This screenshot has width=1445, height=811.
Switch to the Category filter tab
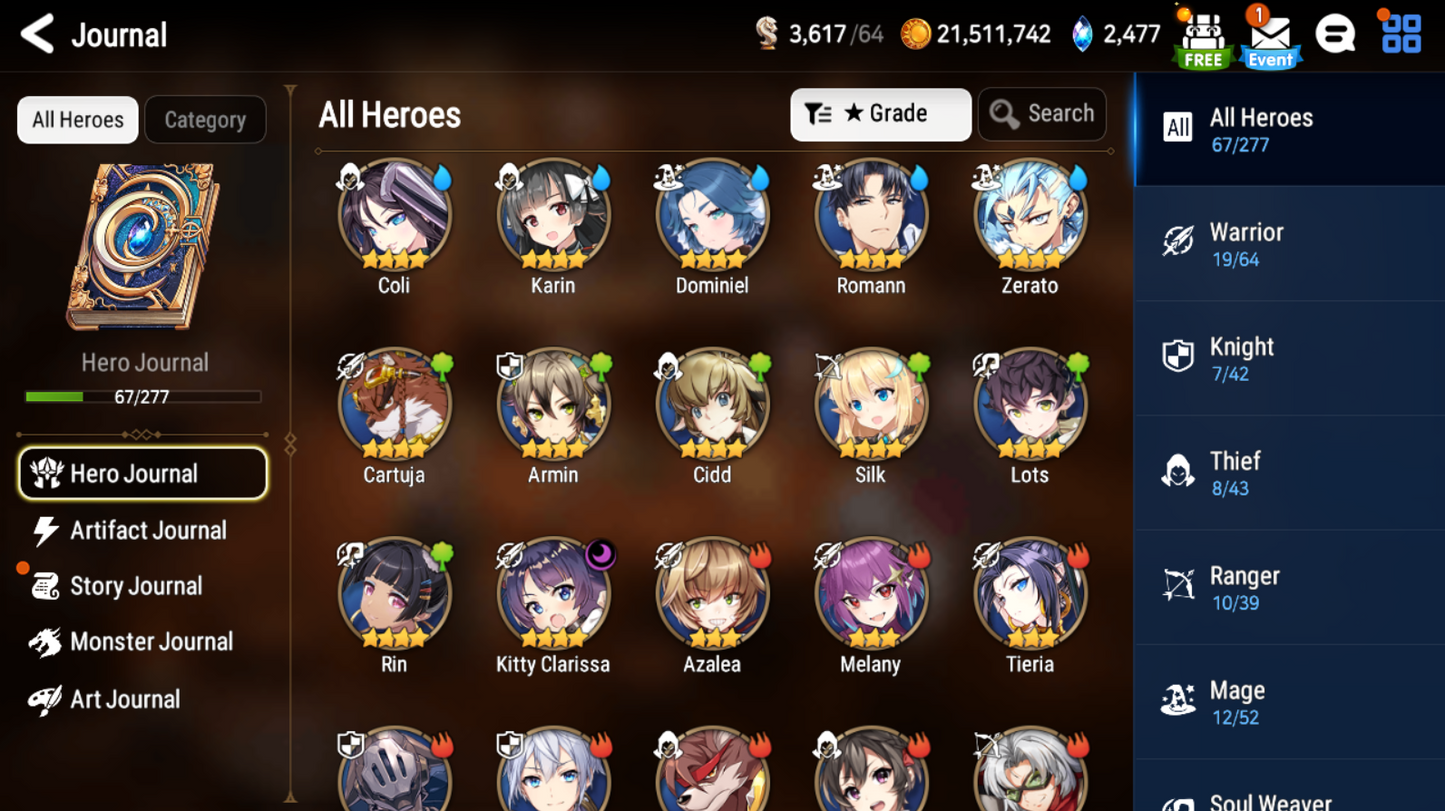point(205,119)
